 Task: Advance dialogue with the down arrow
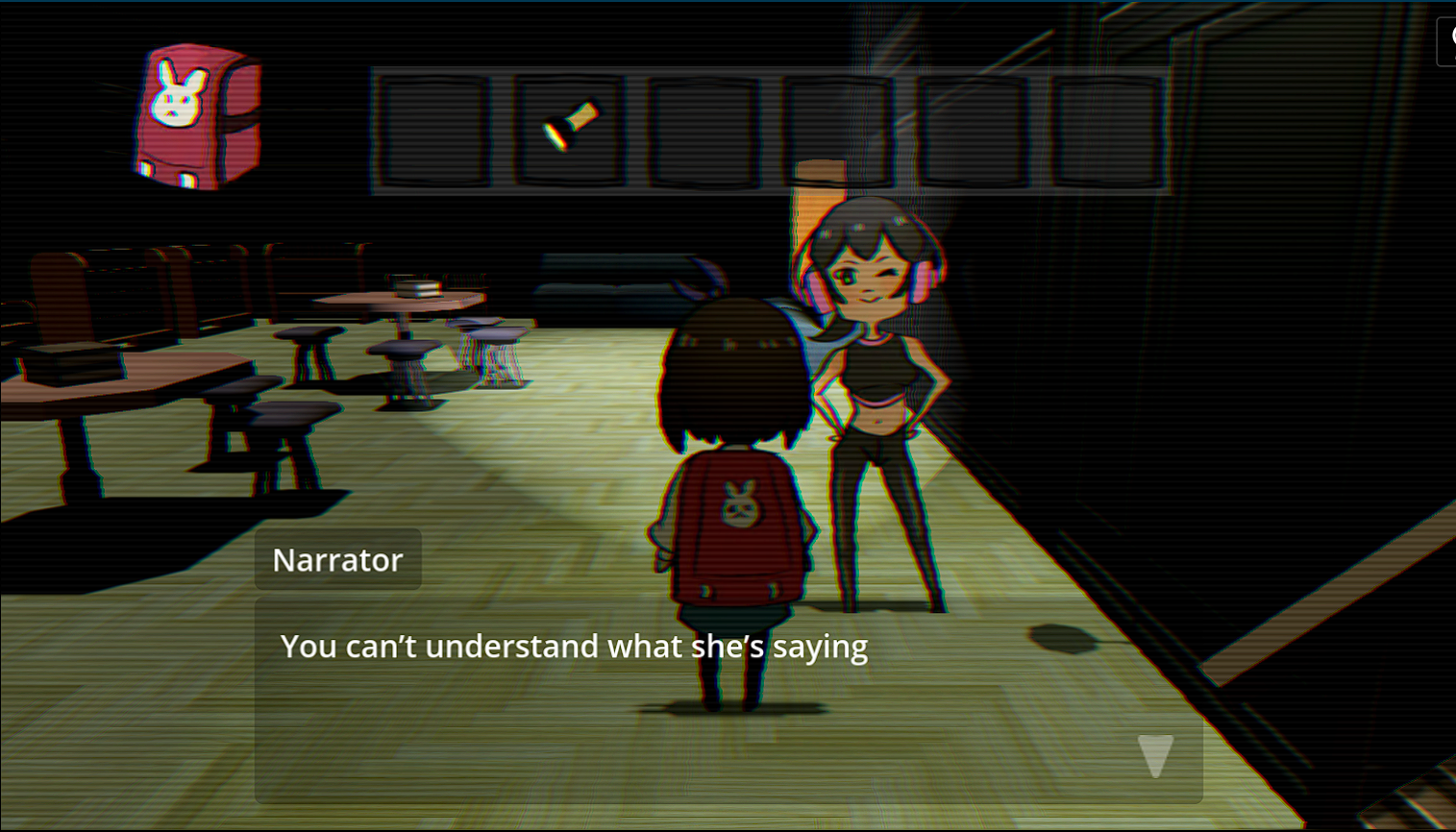[1155, 755]
